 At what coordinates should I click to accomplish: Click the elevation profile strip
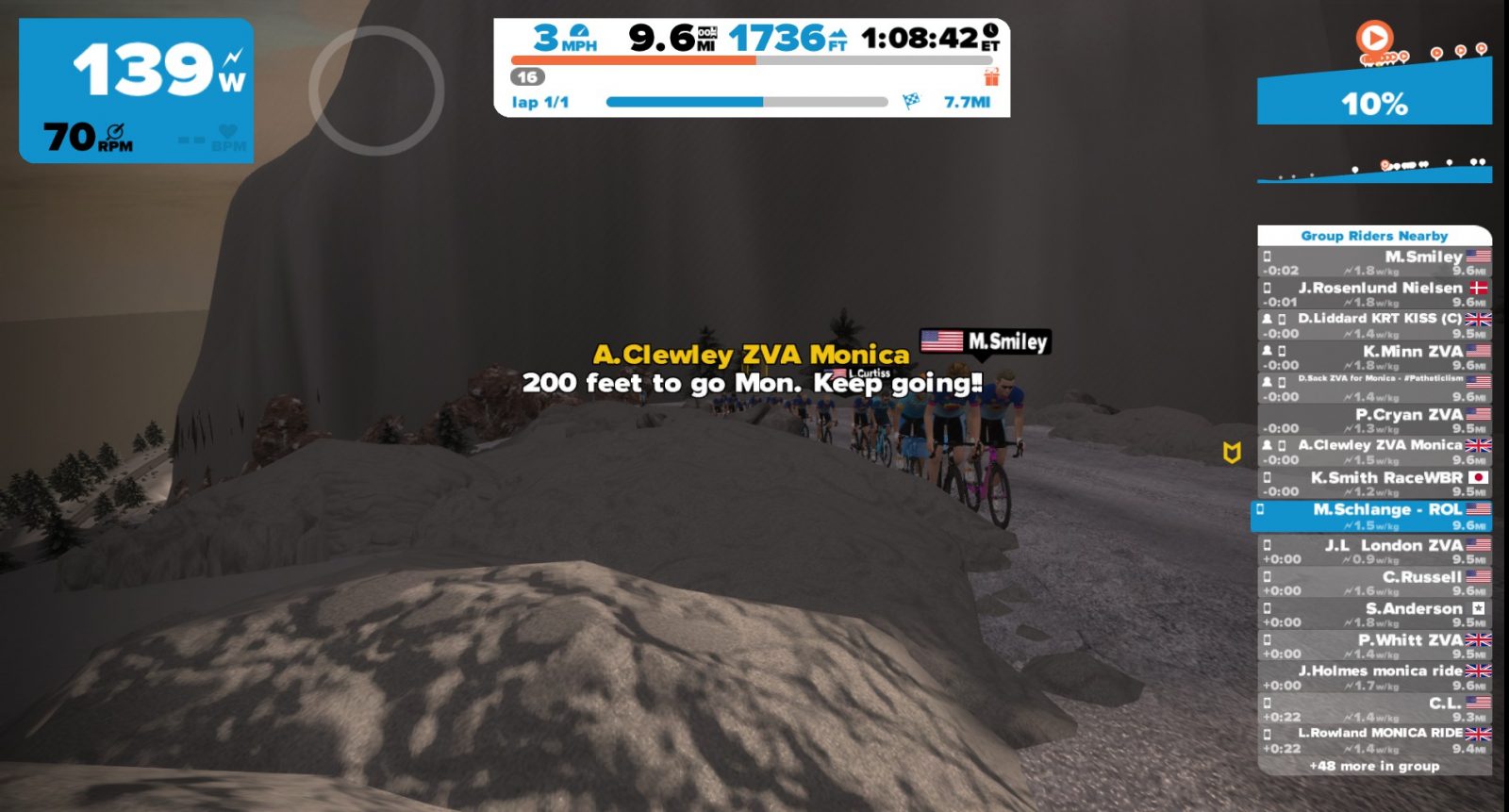(x=1374, y=171)
